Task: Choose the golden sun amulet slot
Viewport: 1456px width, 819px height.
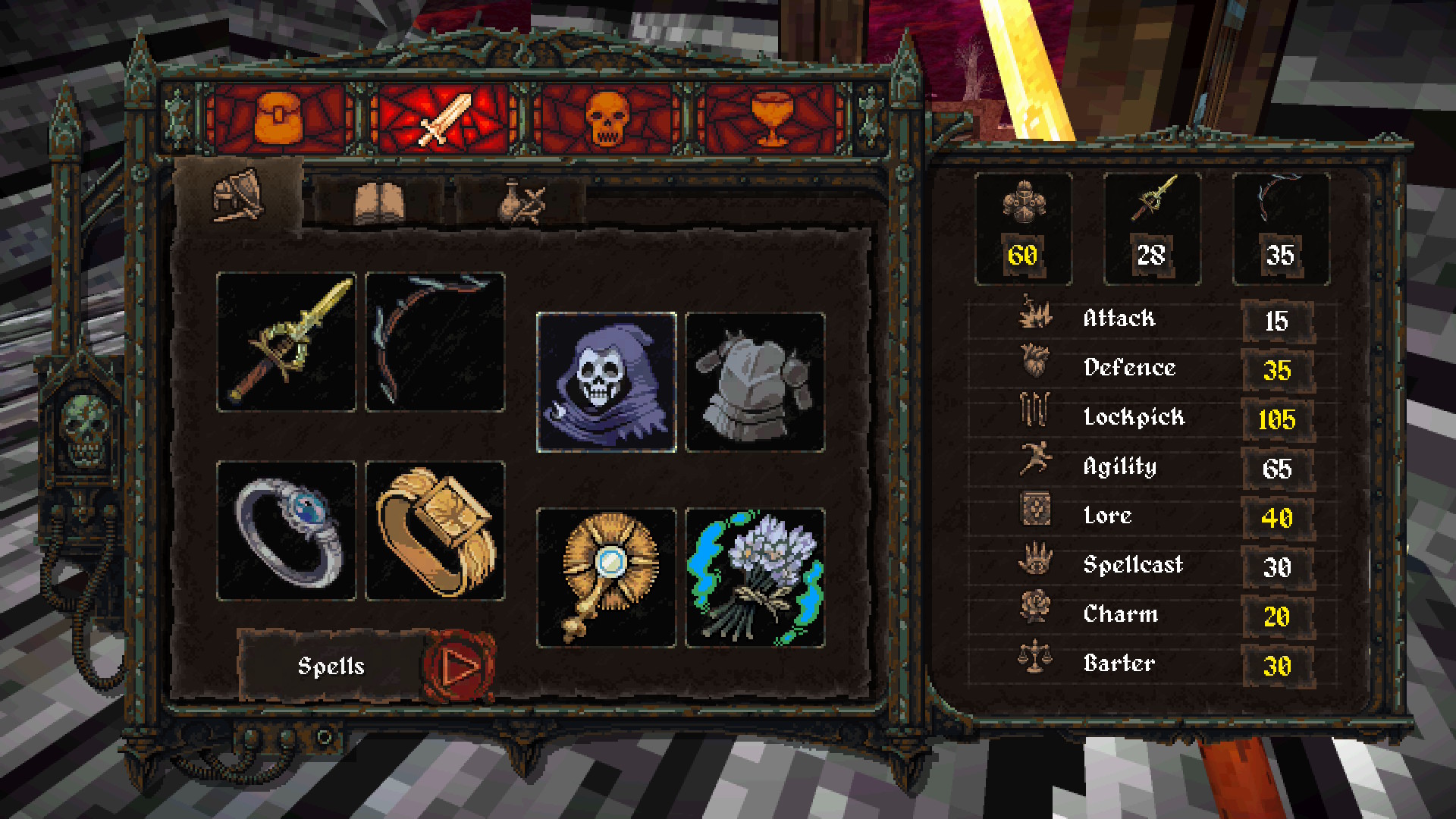Action: 606,578
